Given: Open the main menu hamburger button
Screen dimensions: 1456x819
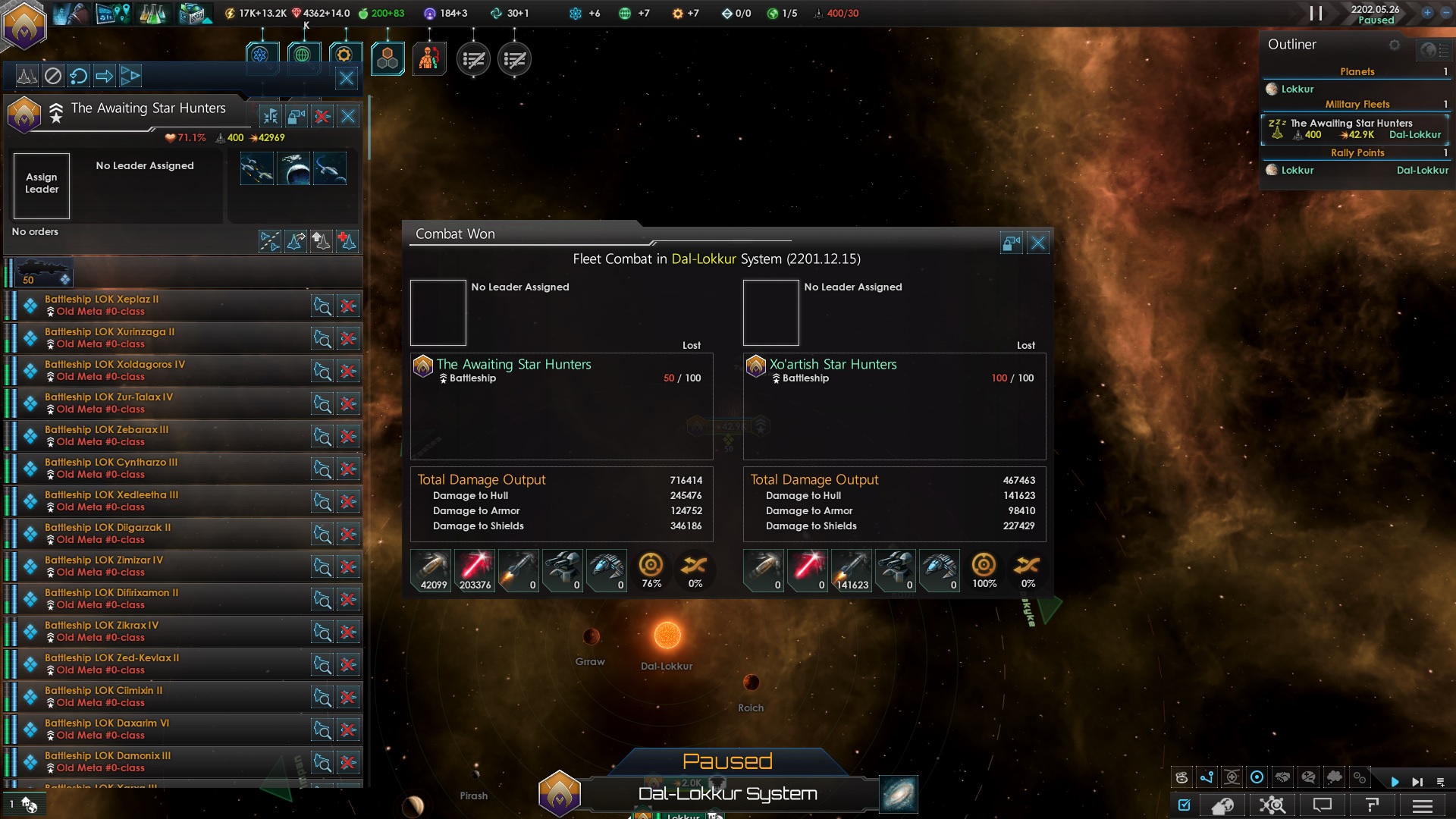Looking at the screenshot, I should (1423, 805).
